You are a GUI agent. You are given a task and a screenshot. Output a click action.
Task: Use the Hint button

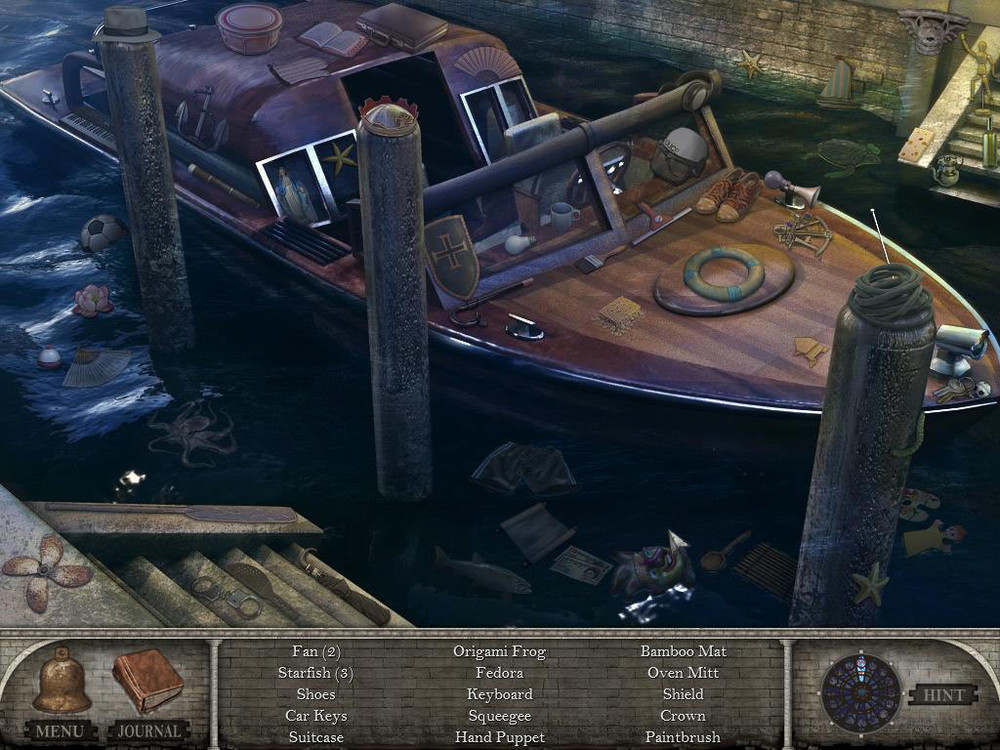click(942, 694)
